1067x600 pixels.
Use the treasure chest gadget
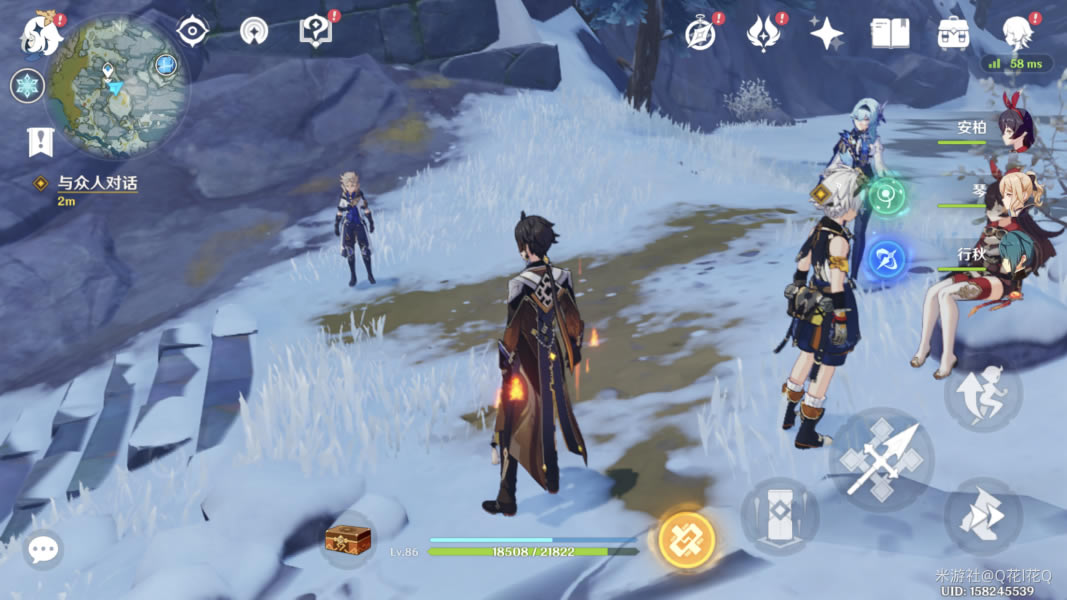coord(348,540)
